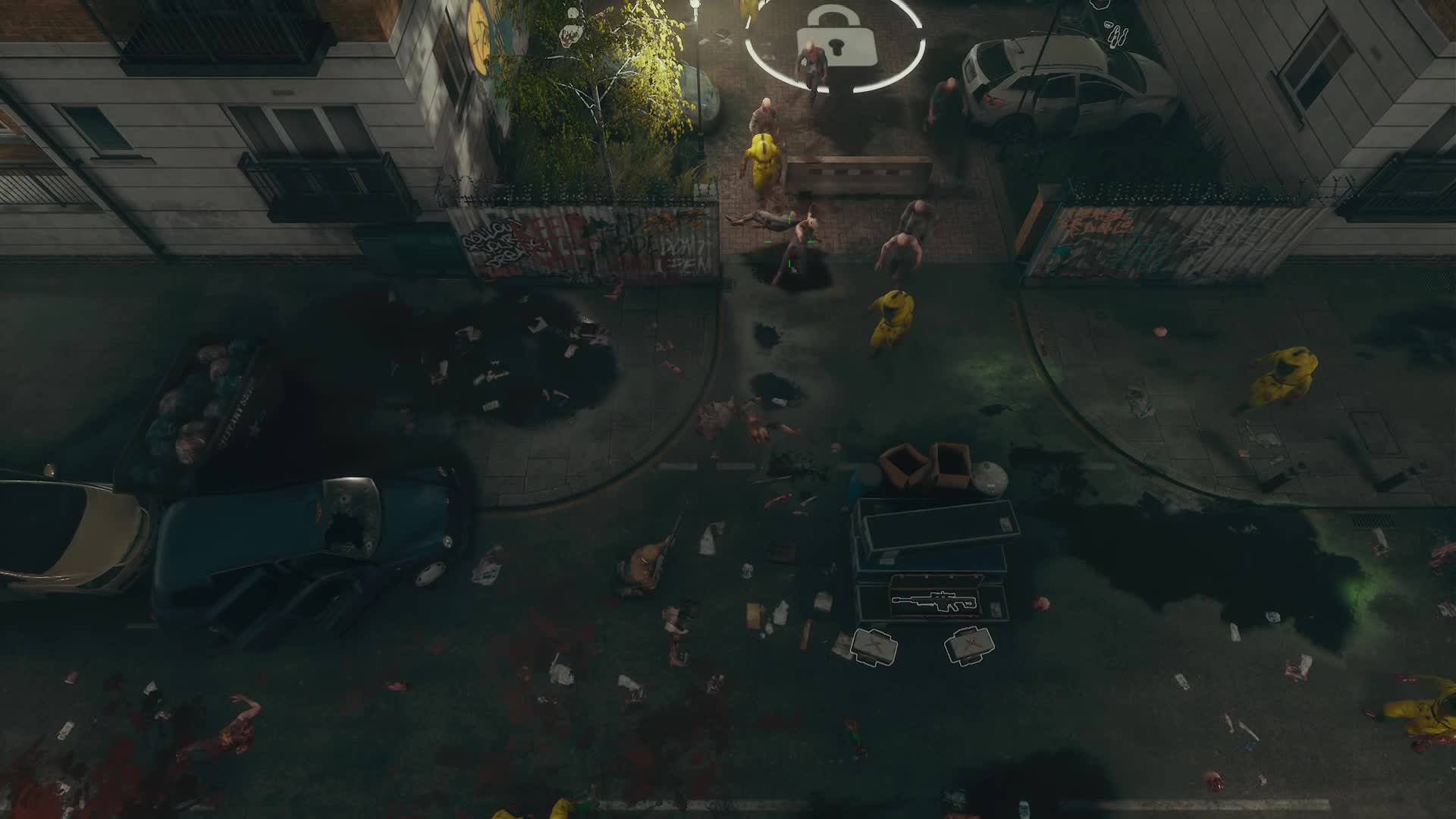Target the green marker on the zombie

[x=789, y=218]
